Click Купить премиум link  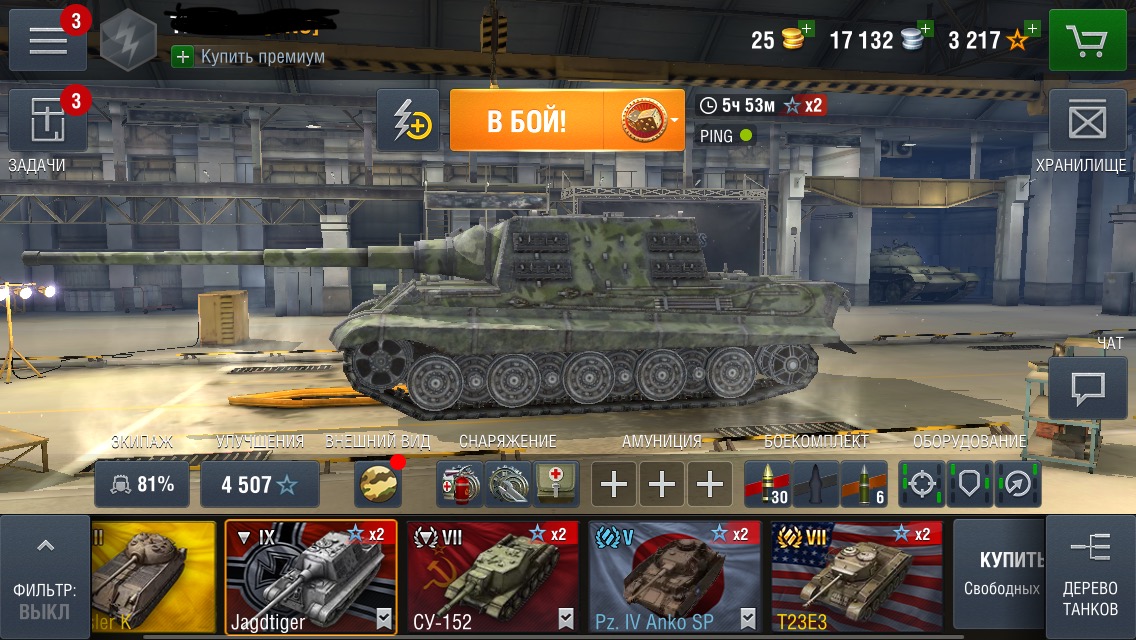coord(252,57)
